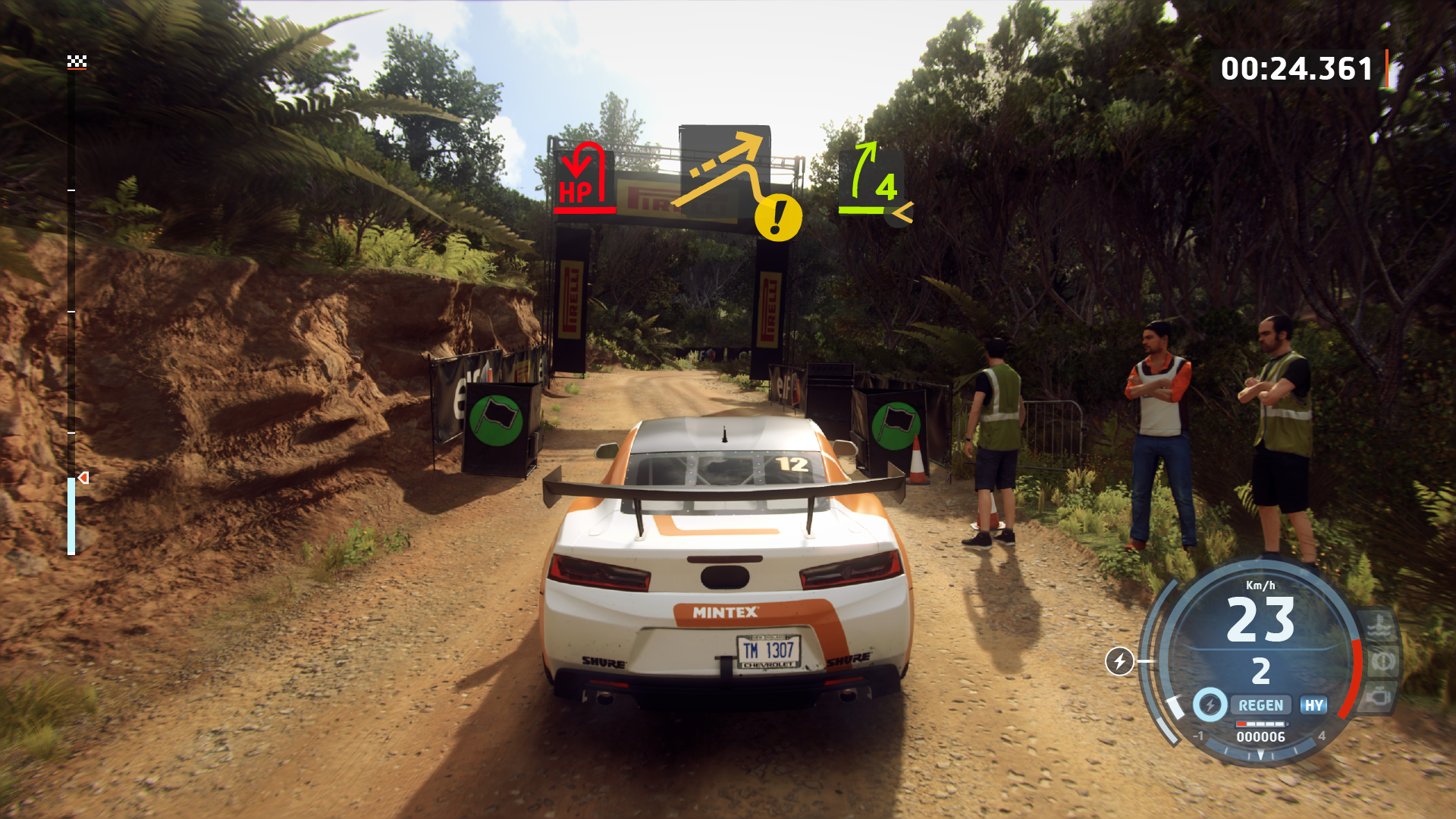Click the coolant temperature warning icon
The height and width of the screenshot is (819, 1456).
[x=1378, y=626]
